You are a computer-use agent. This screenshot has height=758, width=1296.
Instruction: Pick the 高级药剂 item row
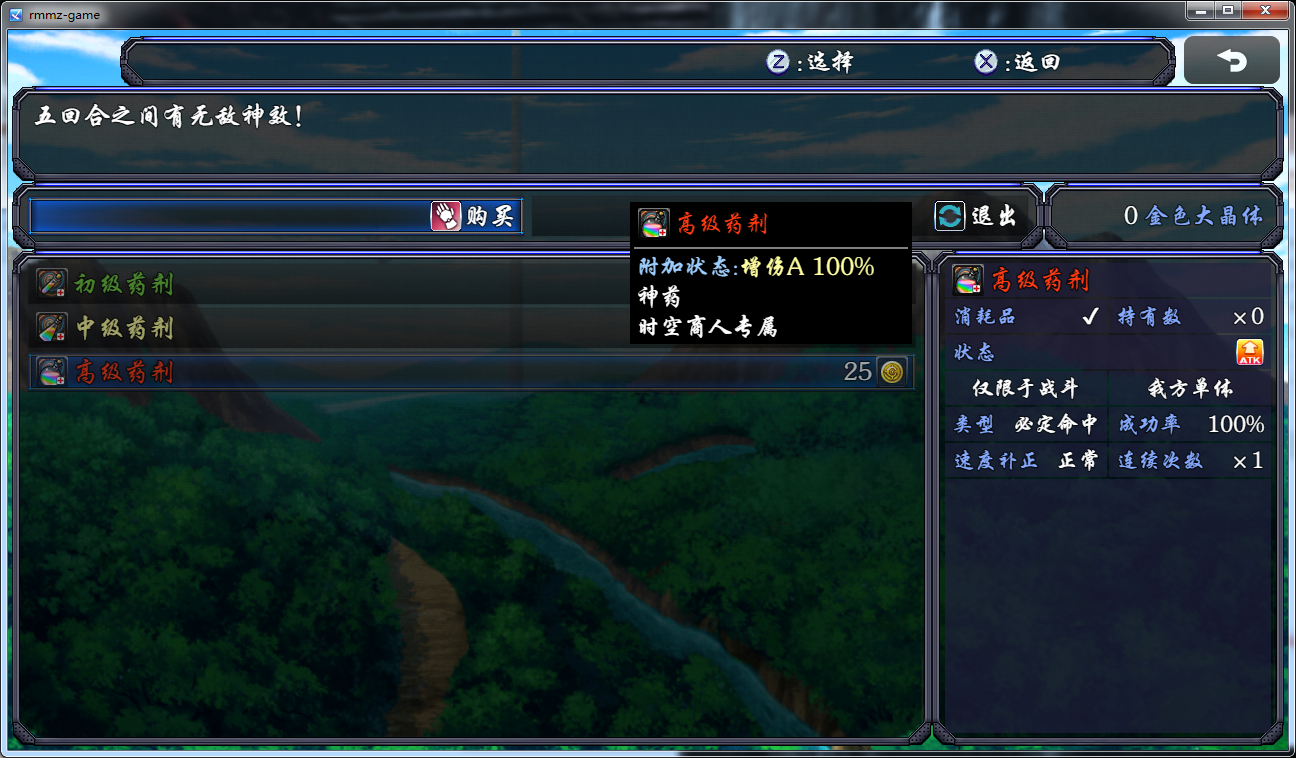470,372
